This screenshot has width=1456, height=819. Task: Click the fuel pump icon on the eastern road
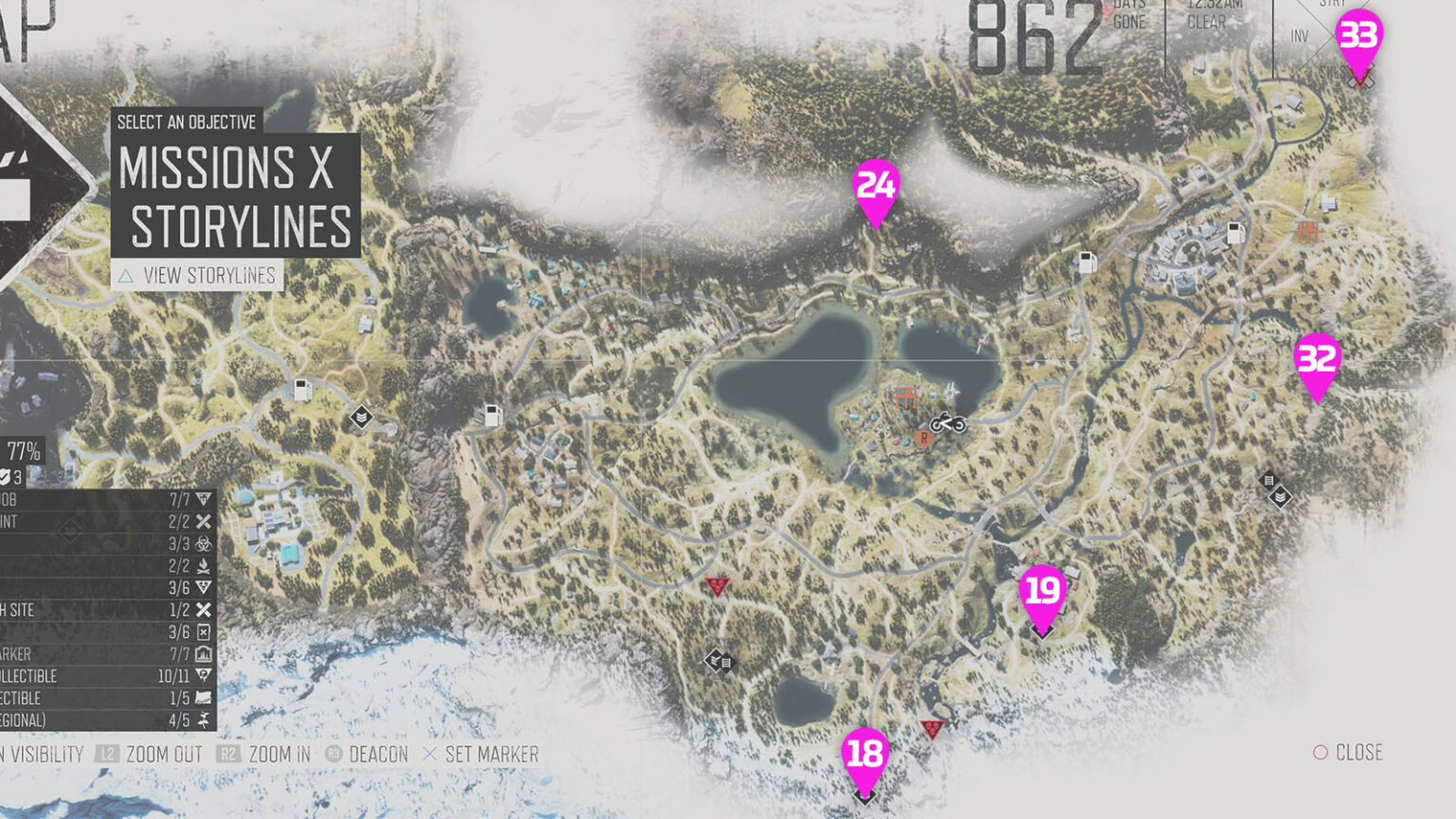click(x=1235, y=231)
